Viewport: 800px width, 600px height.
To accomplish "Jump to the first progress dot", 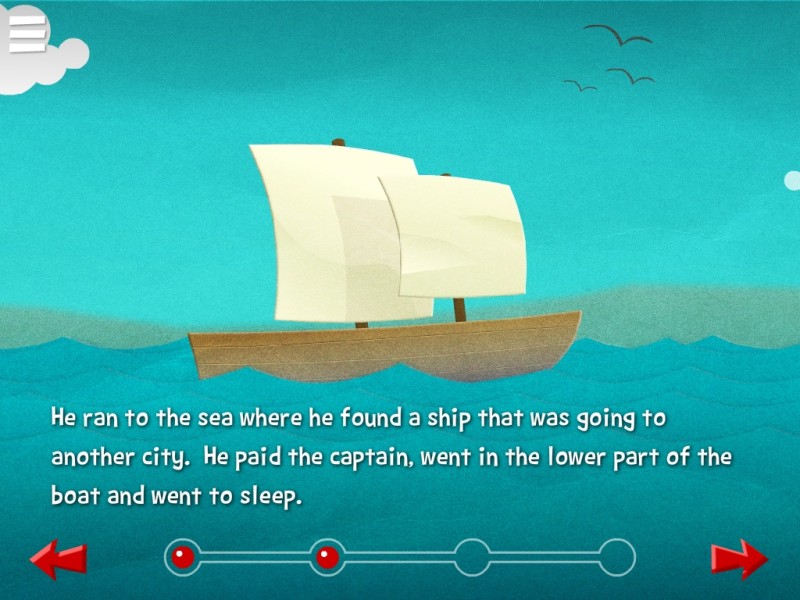I will [x=182, y=557].
